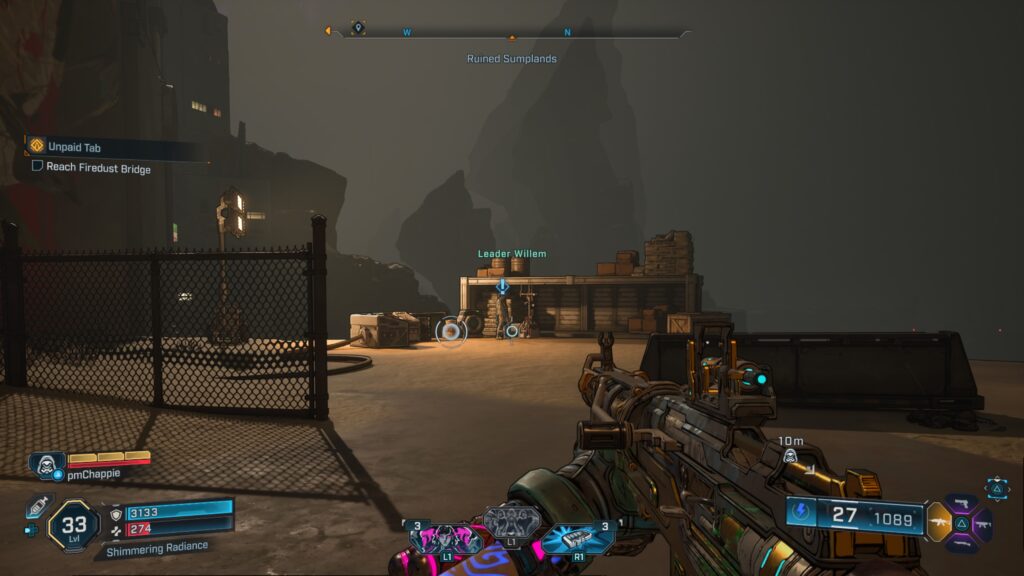Activate the pink action skill icon
This screenshot has width=1024, height=576.
coord(438,538)
